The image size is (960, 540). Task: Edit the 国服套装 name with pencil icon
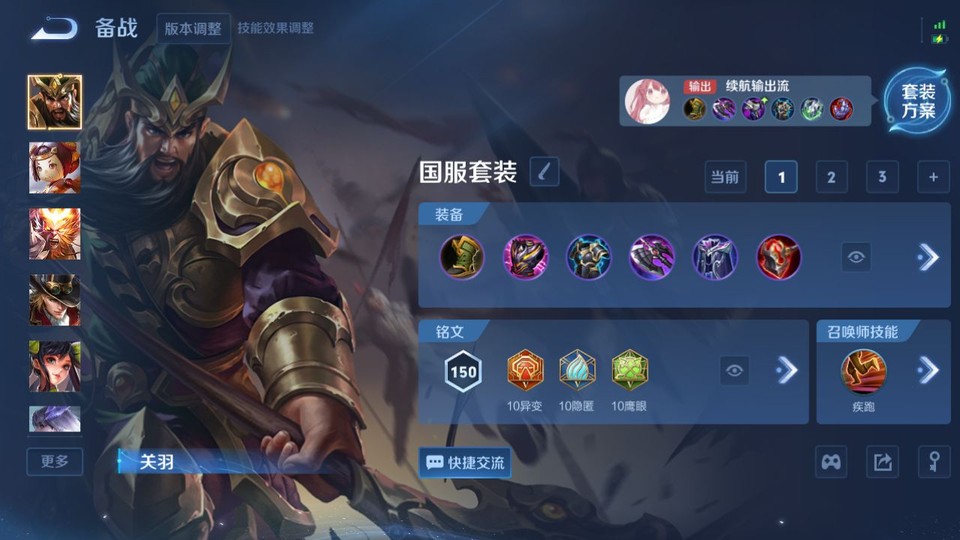(544, 172)
